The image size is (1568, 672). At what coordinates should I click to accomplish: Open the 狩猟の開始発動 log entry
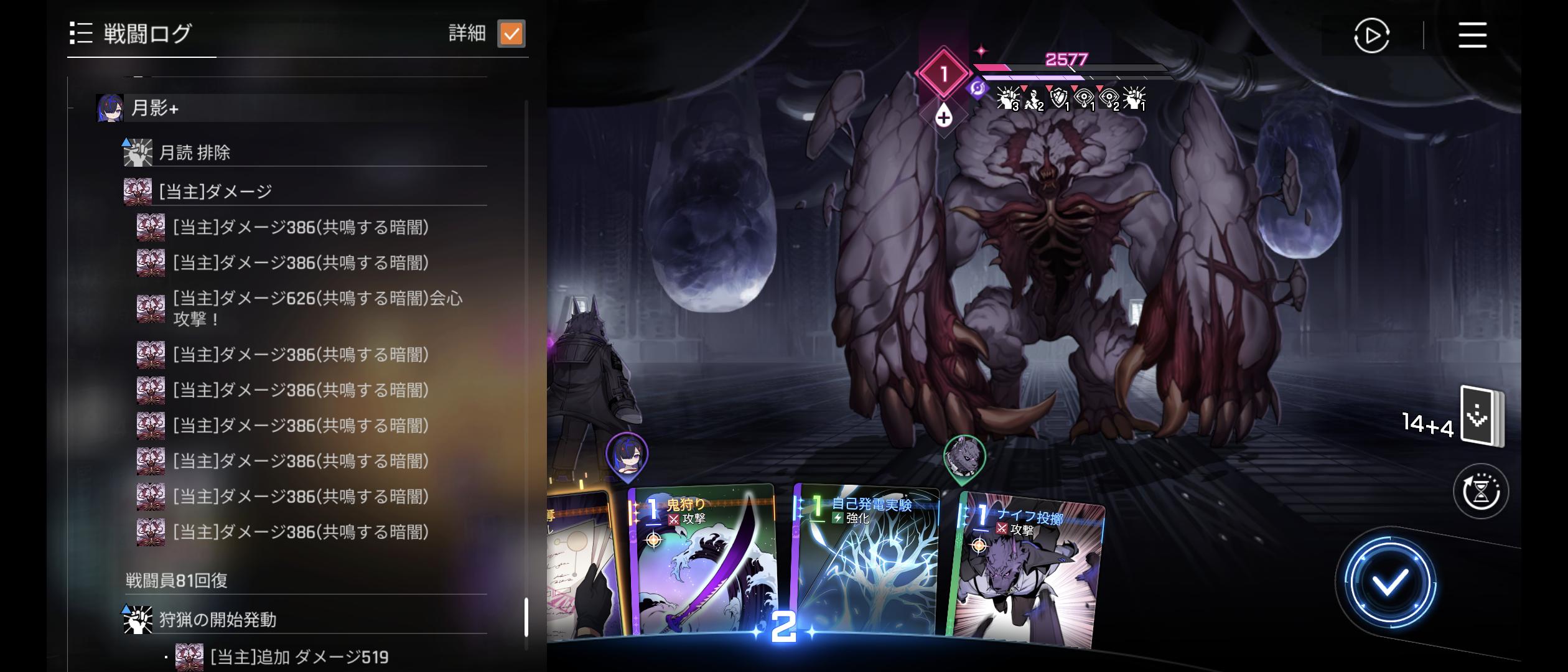tap(217, 620)
